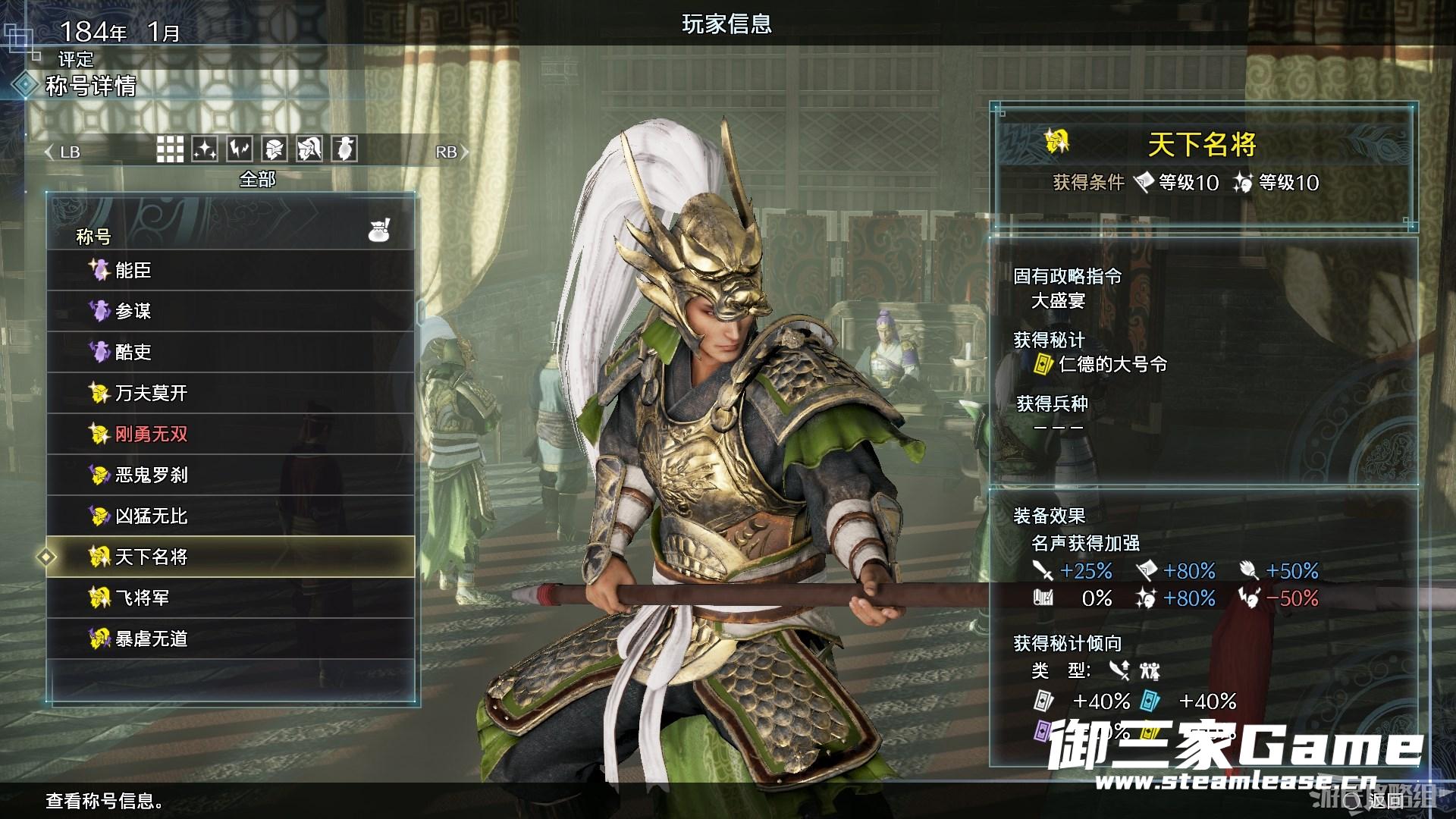Click the sort icon in title header
The width and height of the screenshot is (1456, 819).
[x=379, y=230]
